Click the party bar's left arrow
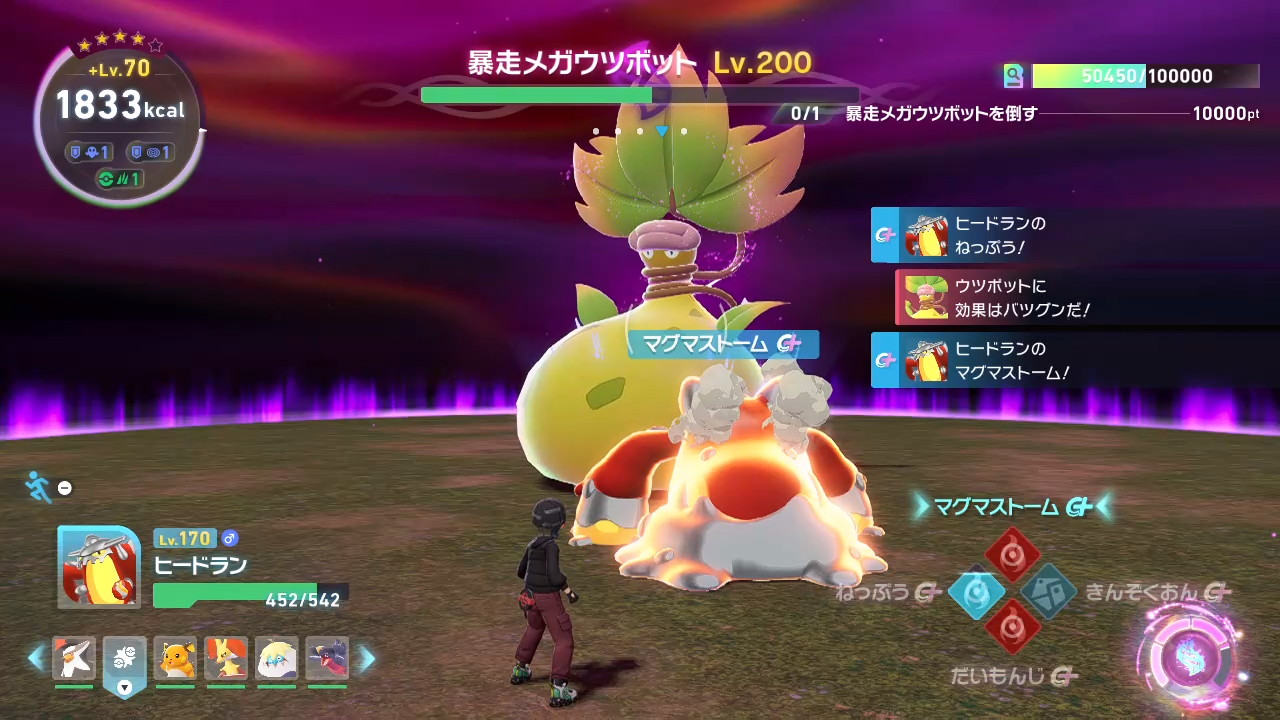This screenshot has height=720, width=1280. (x=37, y=658)
